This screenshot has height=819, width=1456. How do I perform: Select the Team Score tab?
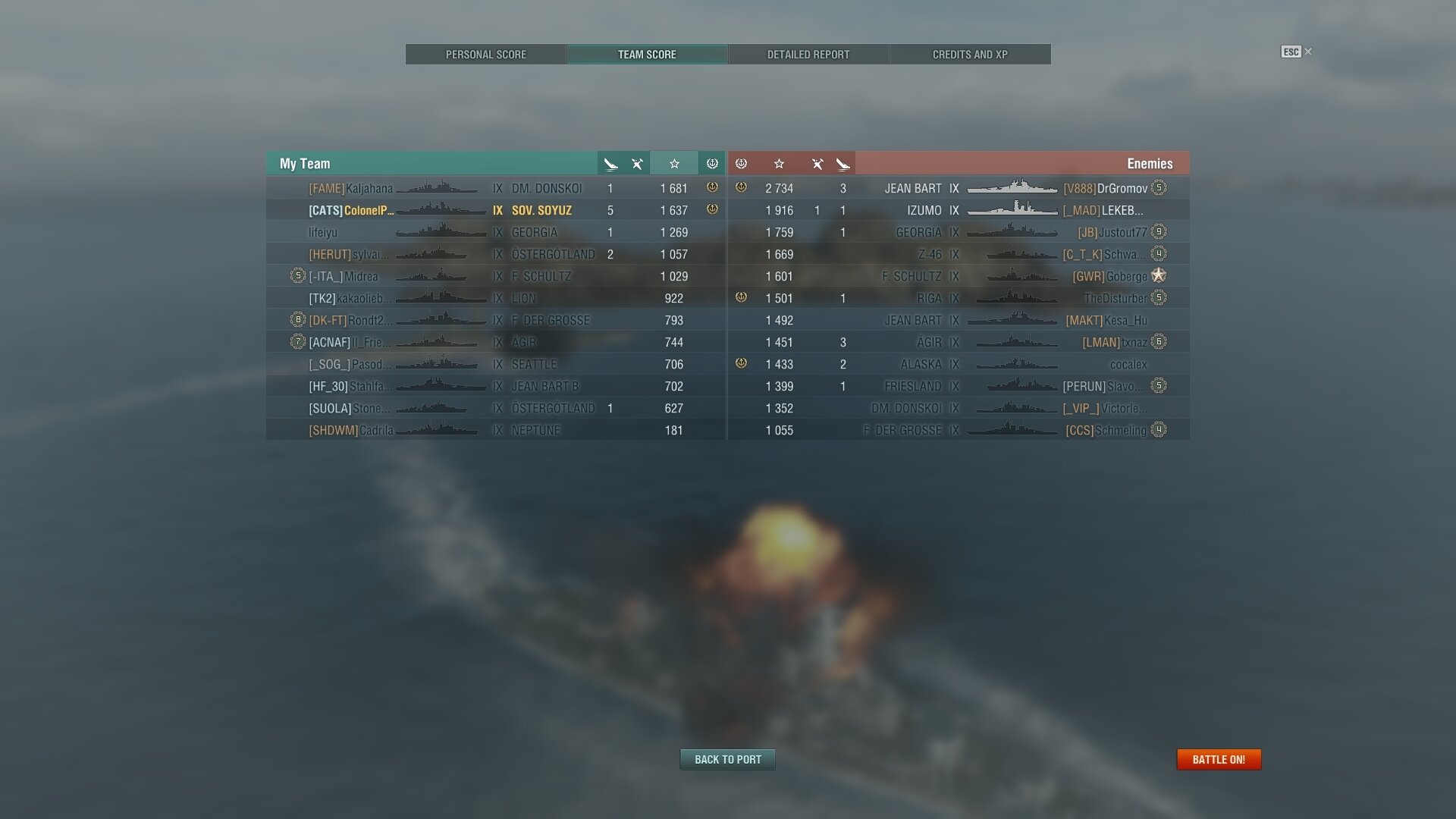[x=647, y=55]
